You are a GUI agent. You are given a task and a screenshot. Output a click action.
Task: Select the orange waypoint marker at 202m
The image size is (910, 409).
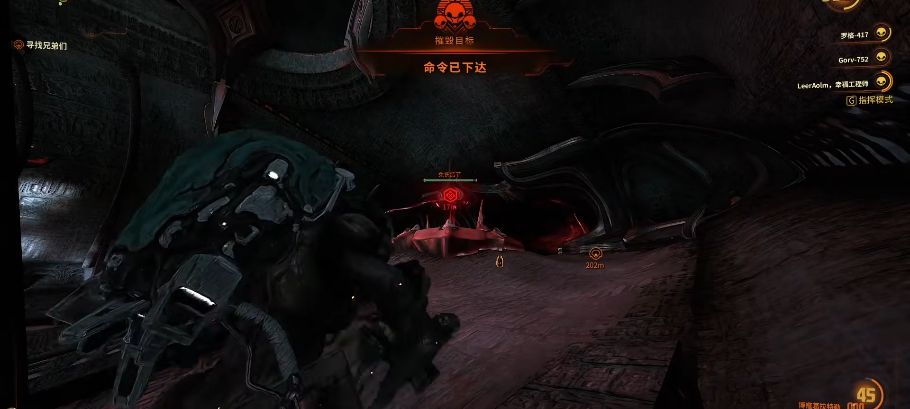click(596, 253)
